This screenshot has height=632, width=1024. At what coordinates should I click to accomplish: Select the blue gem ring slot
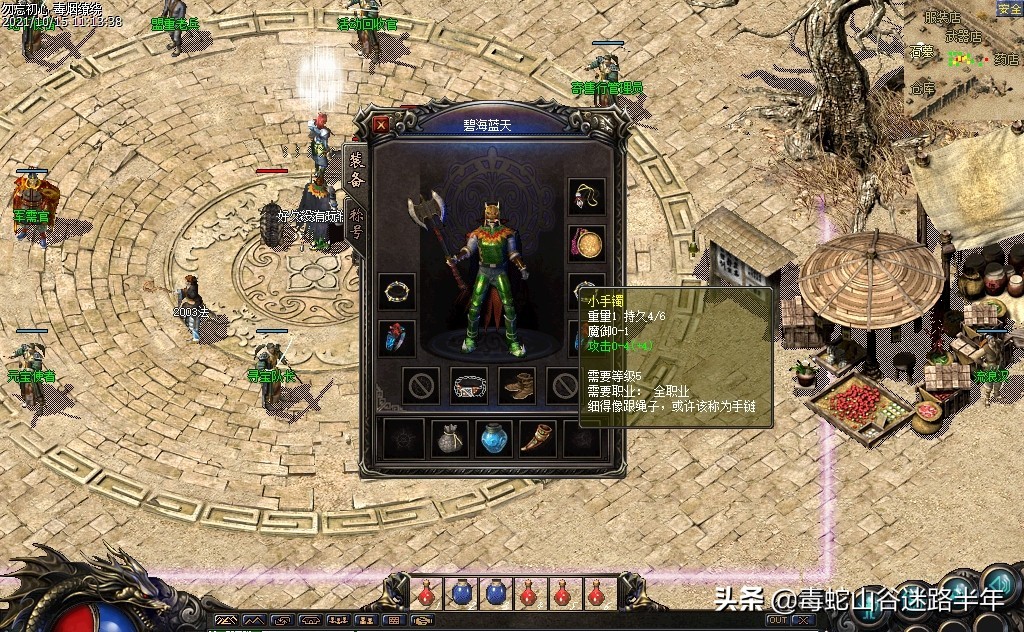coord(397,338)
